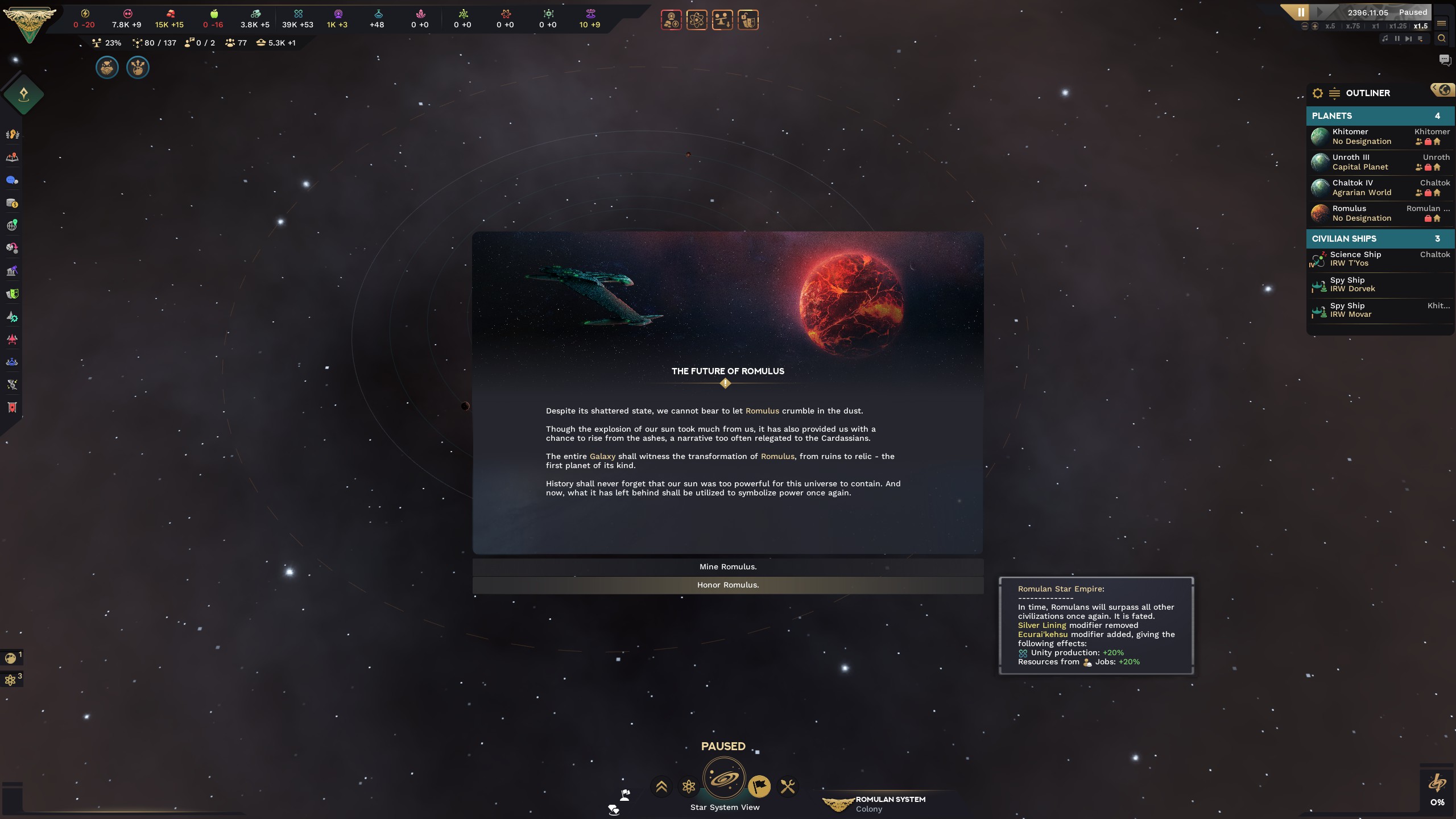Open the Budget panel via coins icon
1456x819 pixels.
tap(12, 203)
